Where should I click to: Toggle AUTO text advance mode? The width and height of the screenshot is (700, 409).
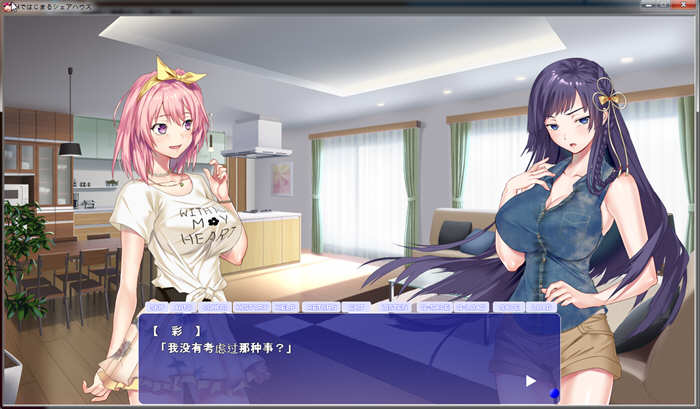(183, 307)
